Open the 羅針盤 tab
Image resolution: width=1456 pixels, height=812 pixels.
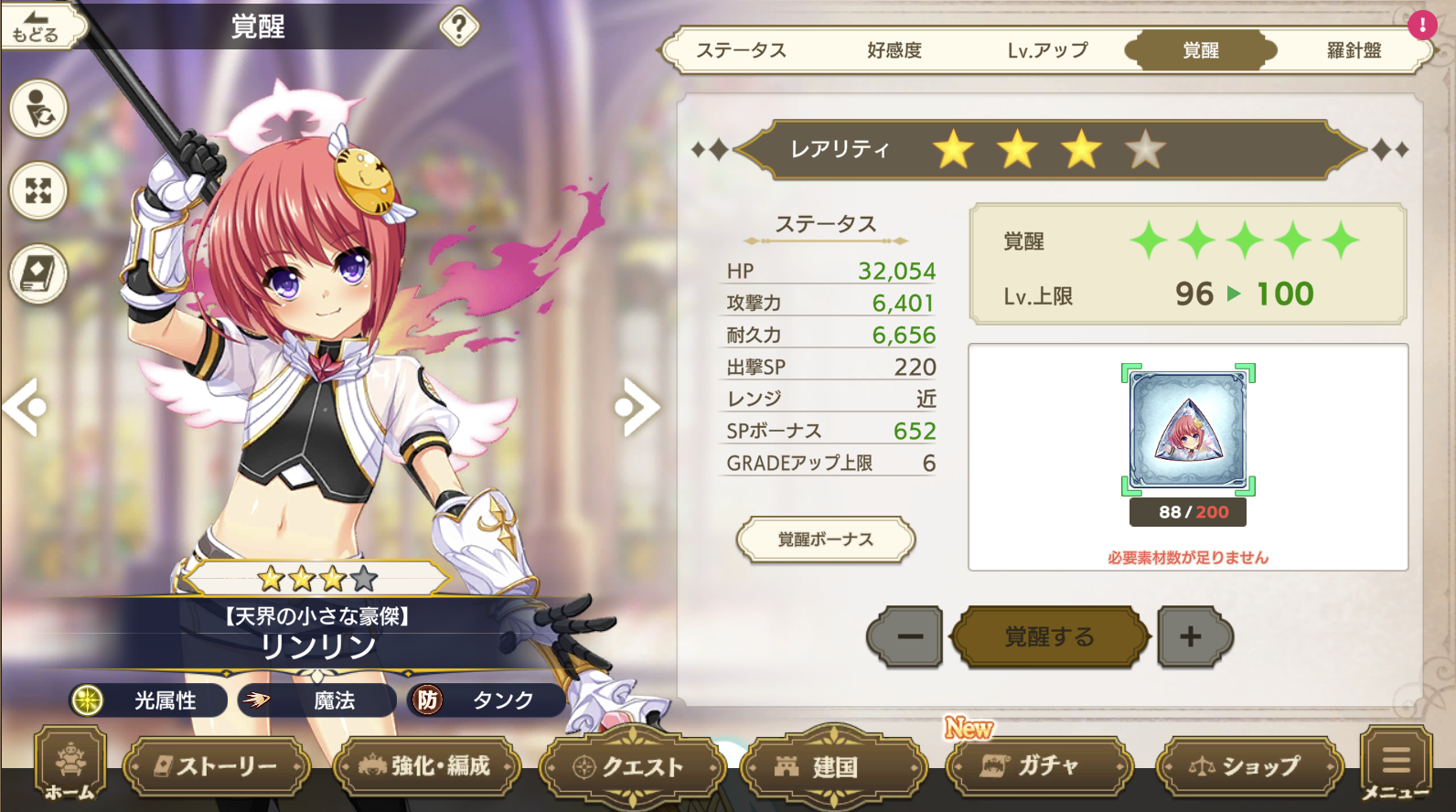(1354, 50)
